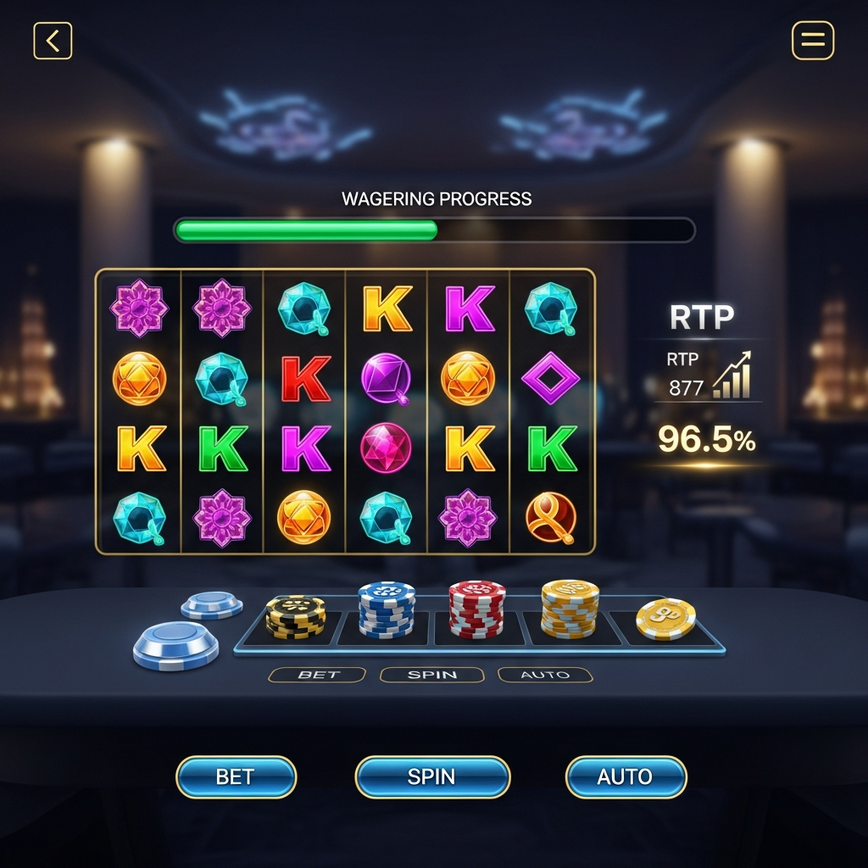The height and width of the screenshot is (868, 868).
Task: Click the large blue BET button
Action: coord(236,777)
